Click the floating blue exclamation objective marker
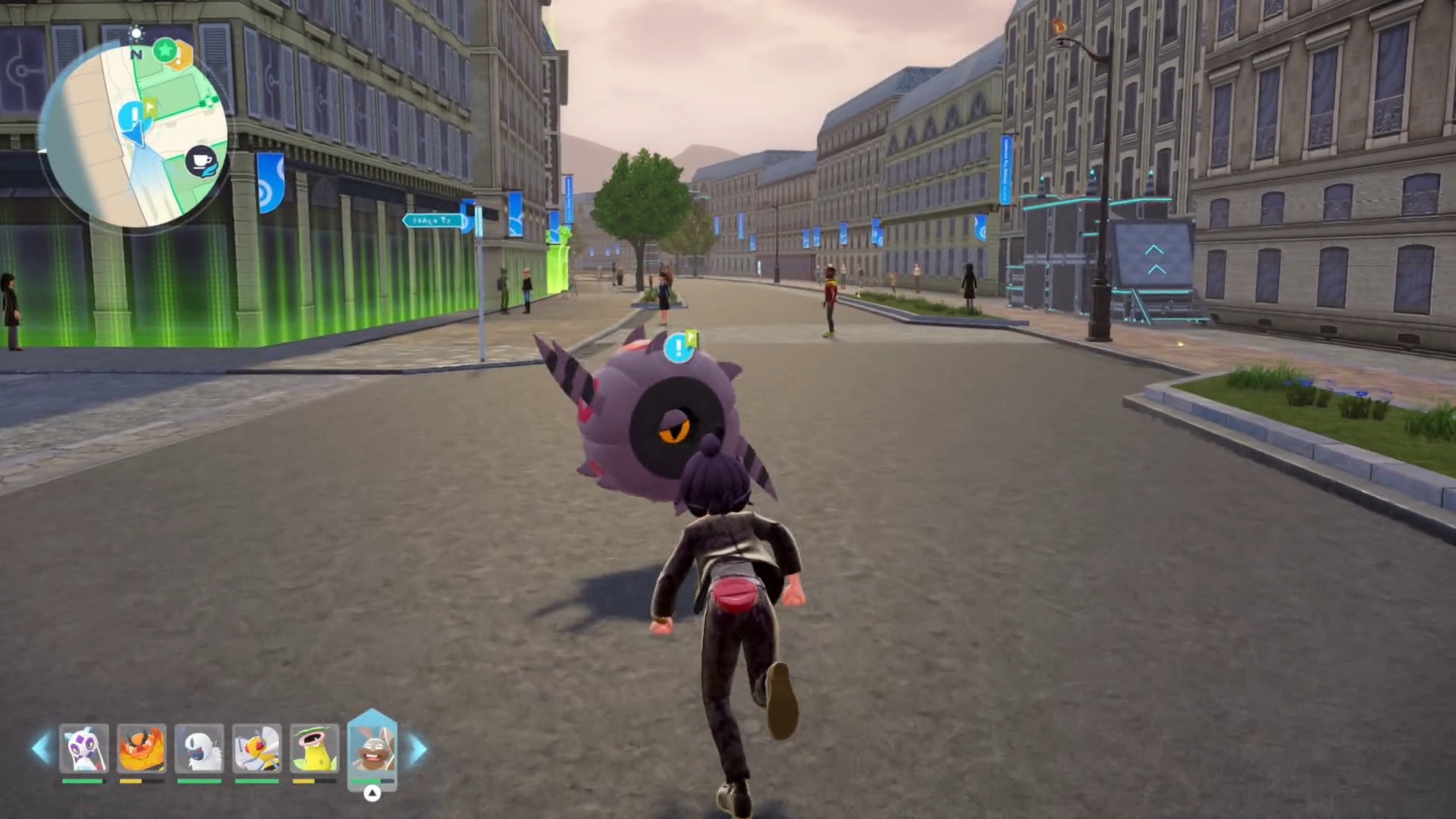Image resolution: width=1456 pixels, height=819 pixels. click(676, 348)
